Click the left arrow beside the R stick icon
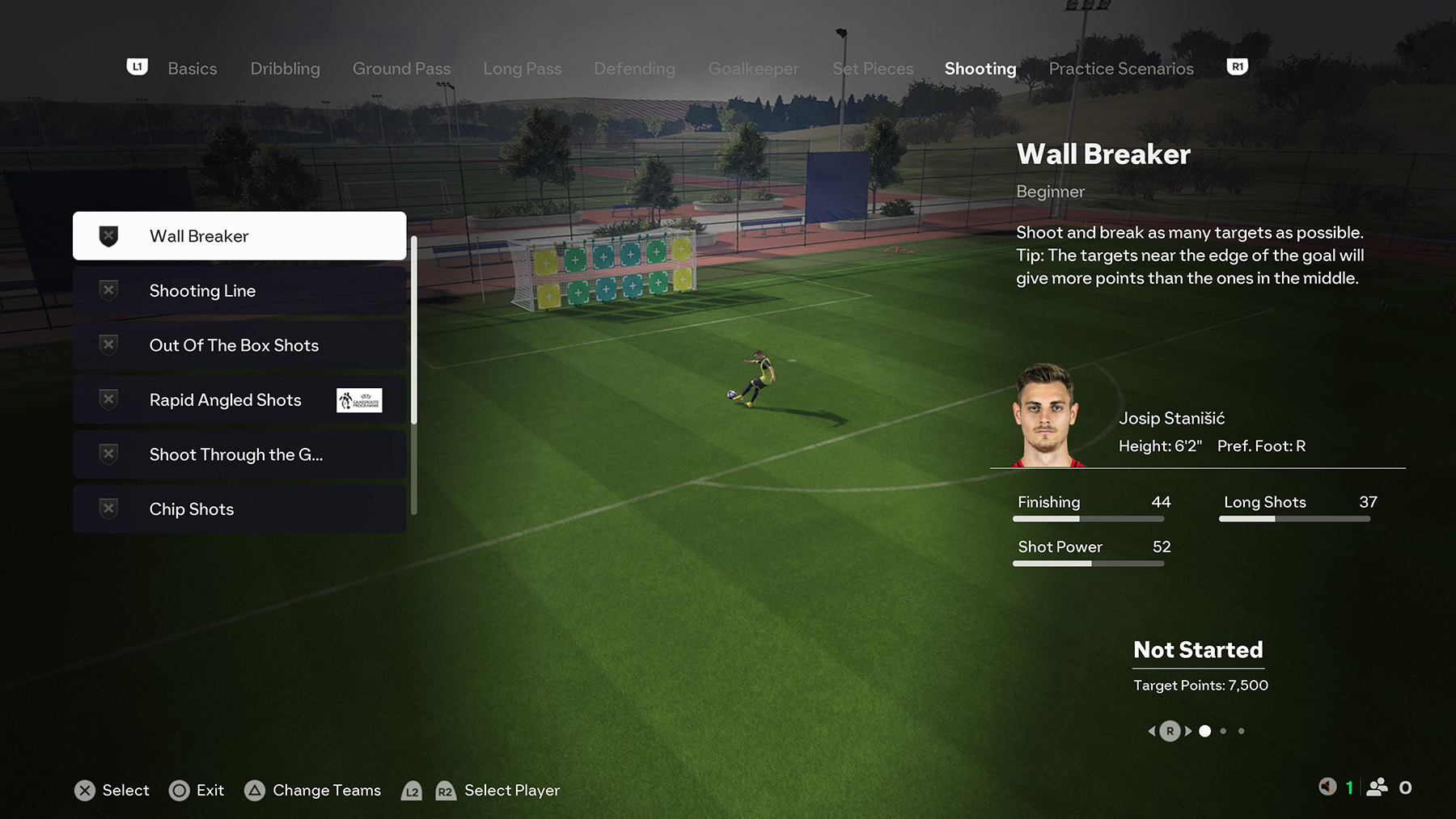The height and width of the screenshot is (819, 1456). click(1152, 730)
